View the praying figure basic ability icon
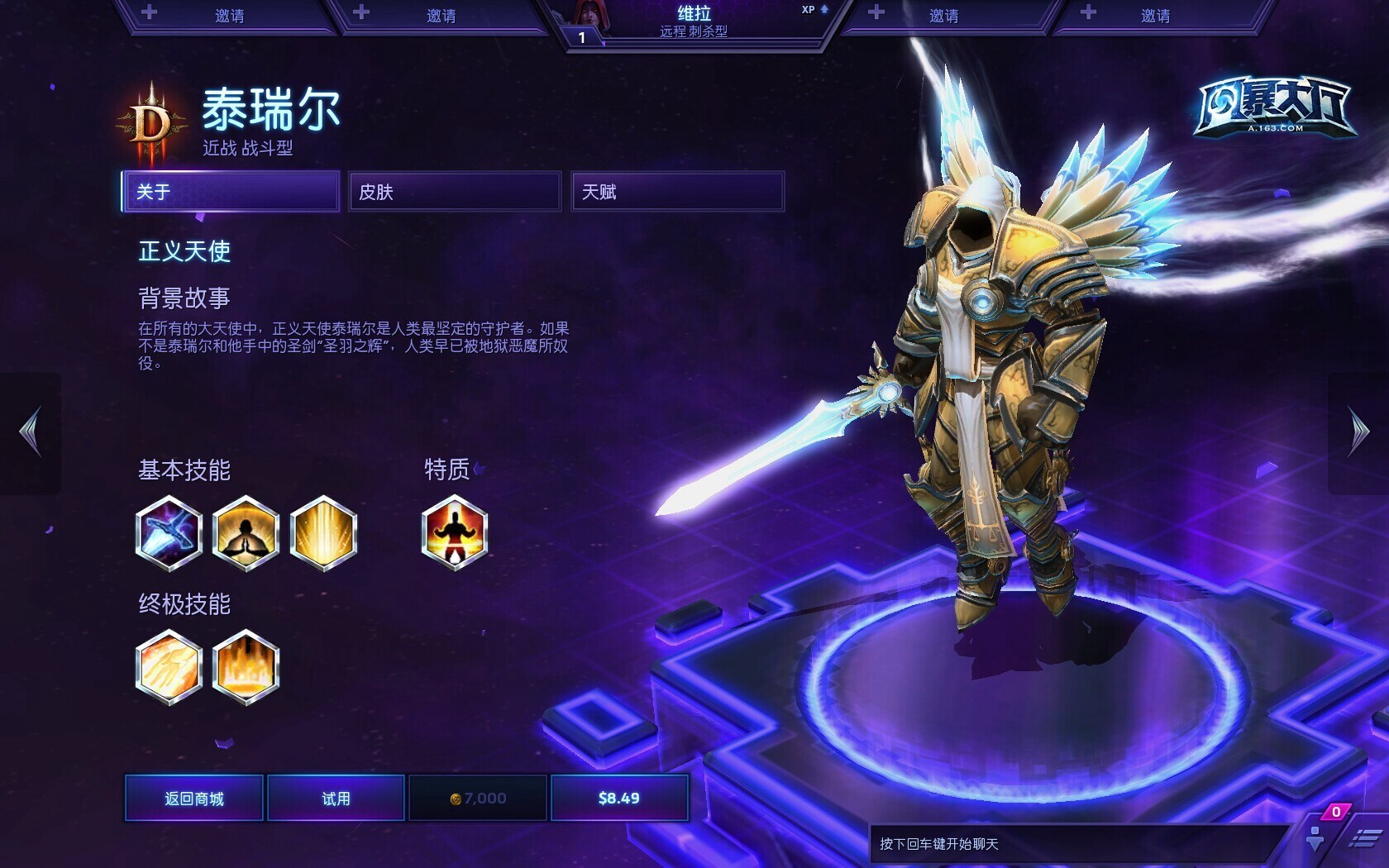The height and width of the screenshot is (868, 1389). (x=246, y=533)
